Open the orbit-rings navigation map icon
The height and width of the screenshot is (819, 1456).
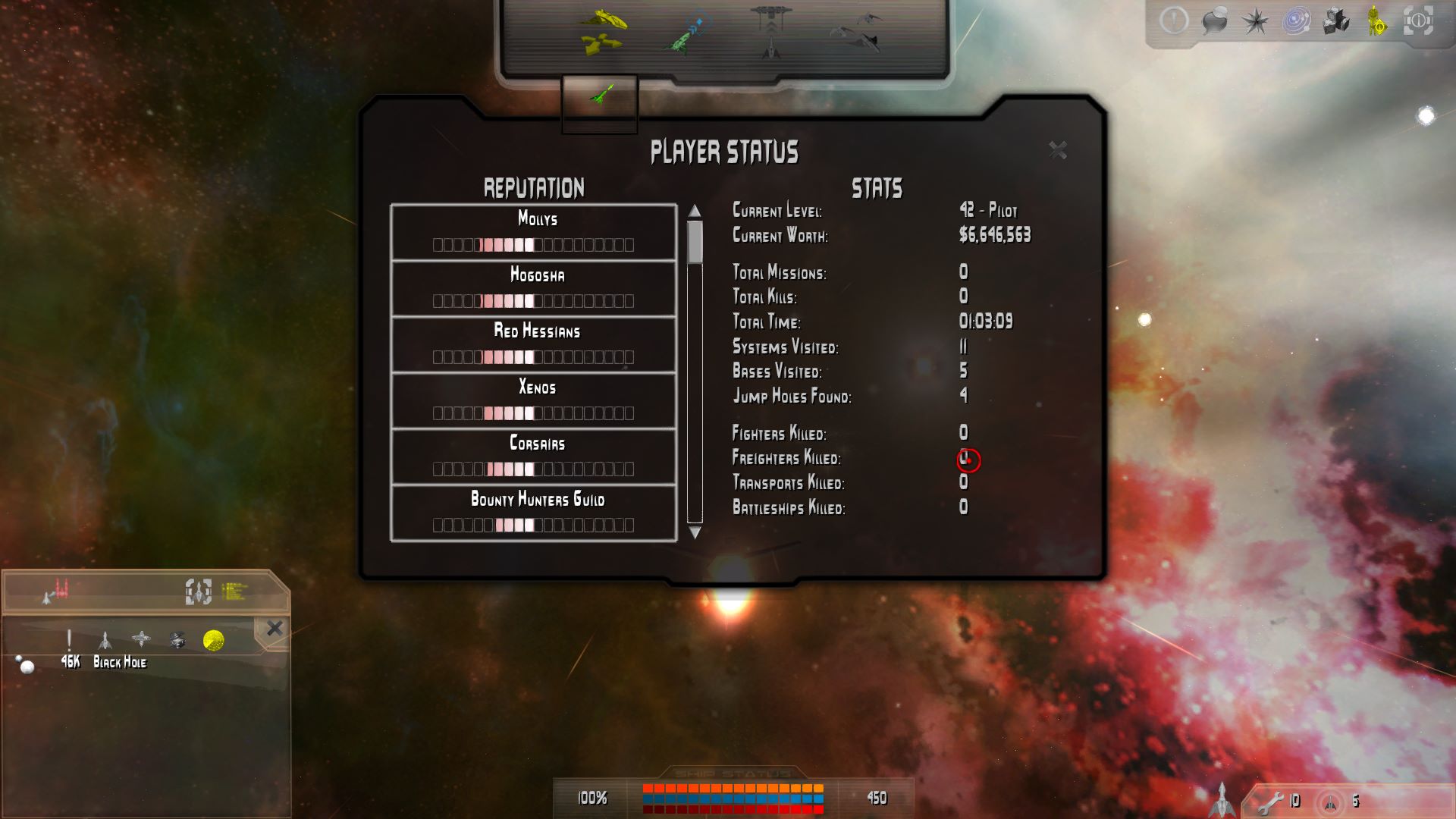[x=1296, y=21]
